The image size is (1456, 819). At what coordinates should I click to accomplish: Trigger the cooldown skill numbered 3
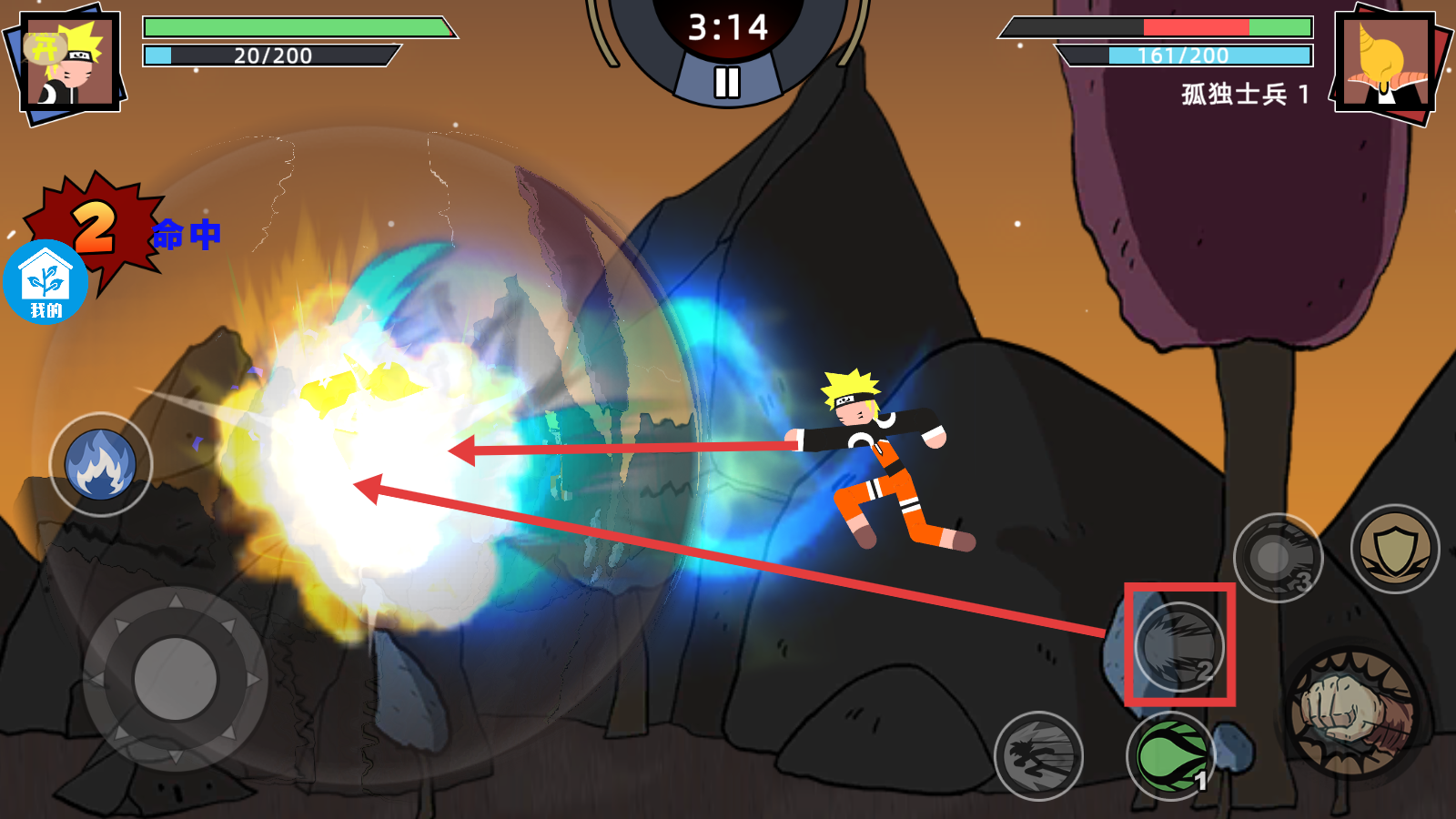coord(1278,557)
